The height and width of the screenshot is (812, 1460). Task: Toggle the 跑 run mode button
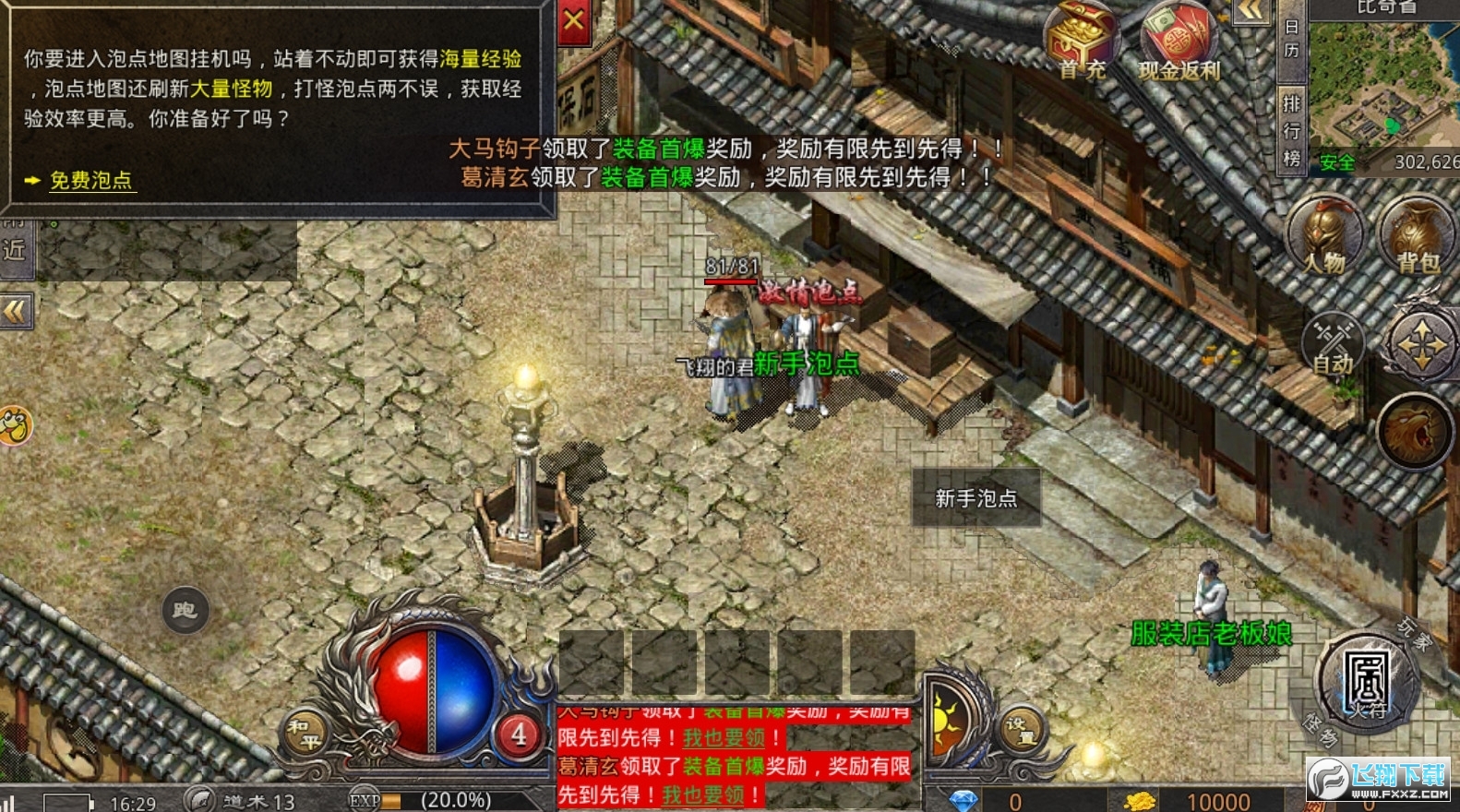pyautogui.click(x=185, y=611)
